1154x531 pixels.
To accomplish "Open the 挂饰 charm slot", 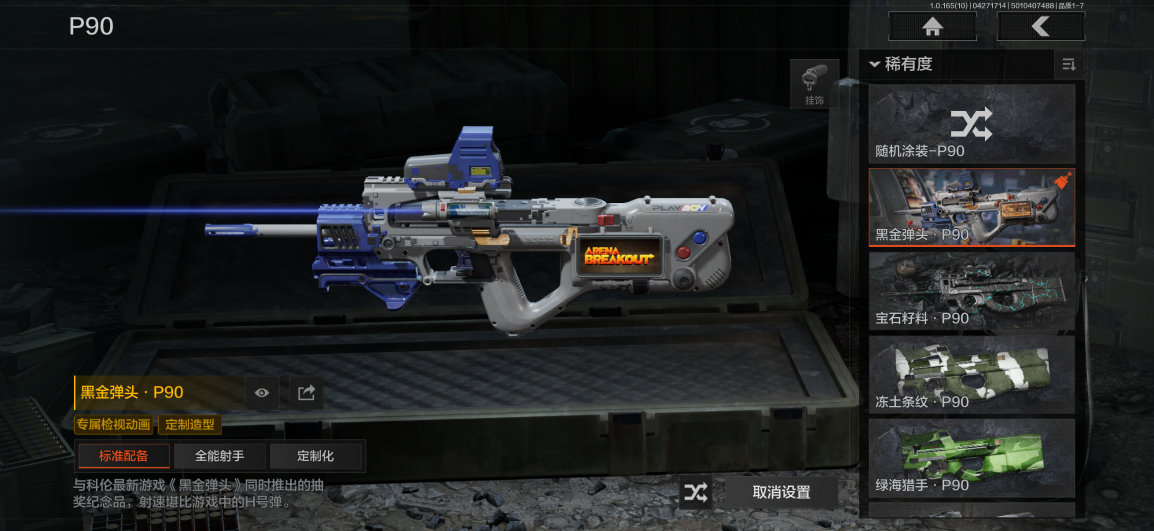I will (x=814, y=84).
